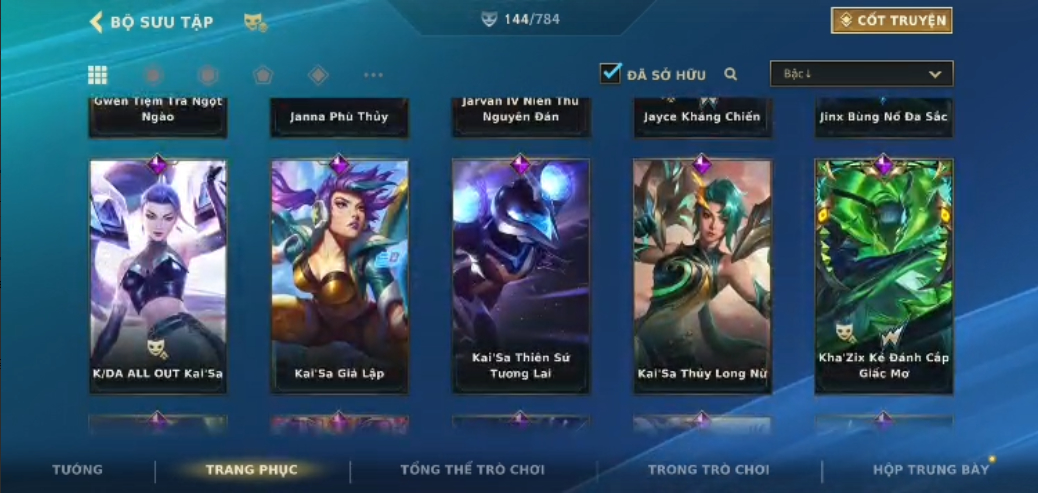Toggle the Đã Sở Hữu checkbox

coord(611,74)
